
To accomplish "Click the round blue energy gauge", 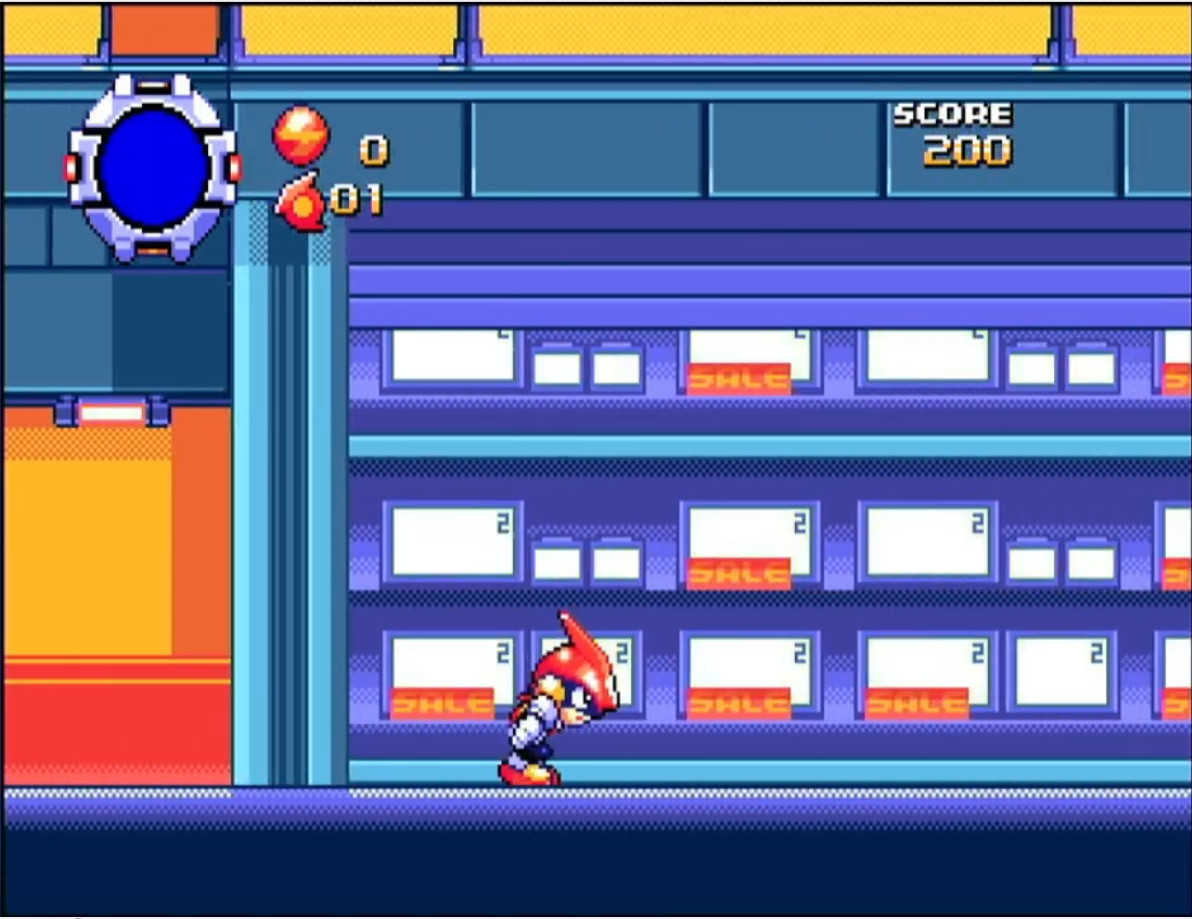I will click(x=152, y=167).
